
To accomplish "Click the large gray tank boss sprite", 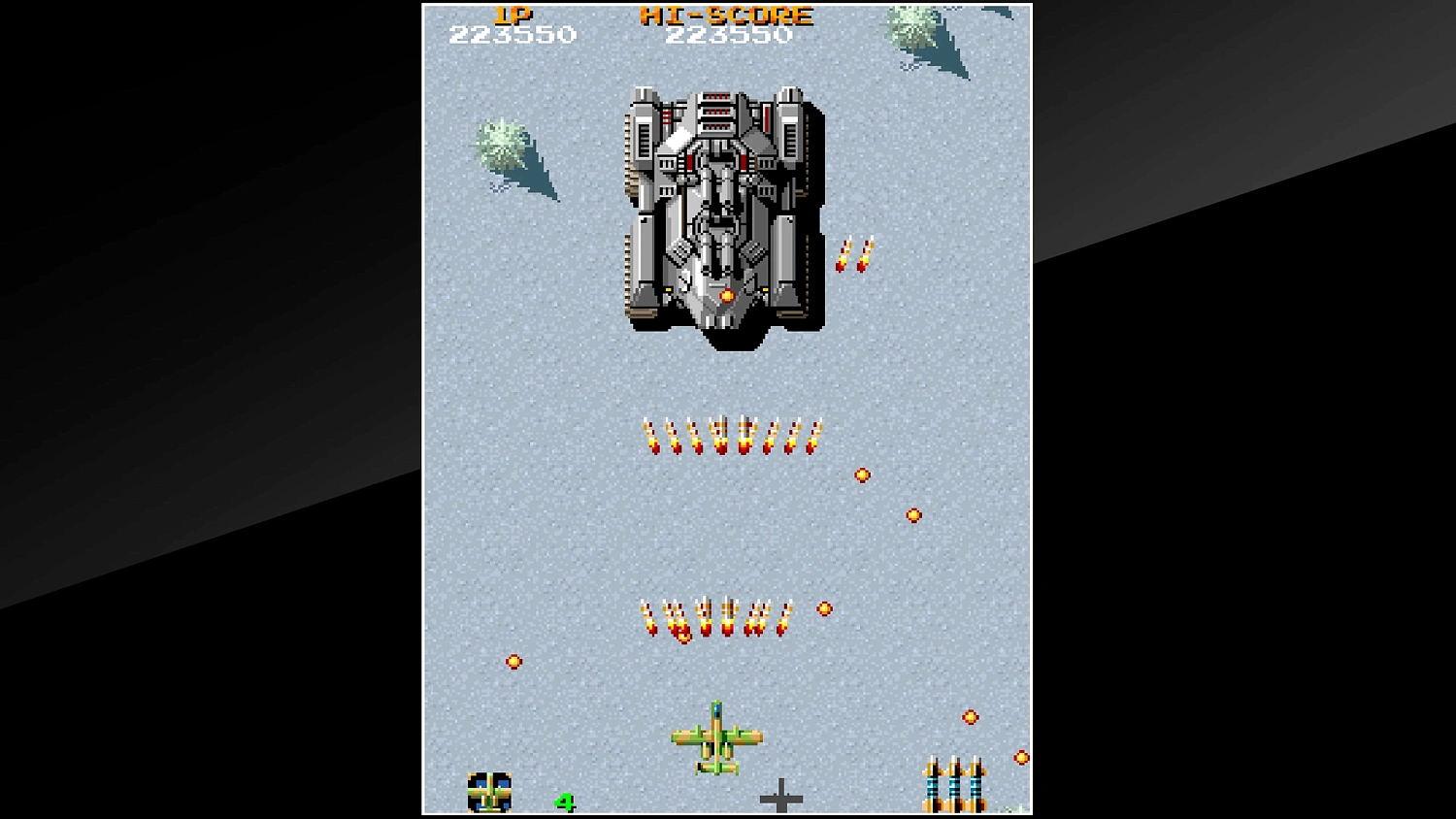I will (x=720, y=209).
